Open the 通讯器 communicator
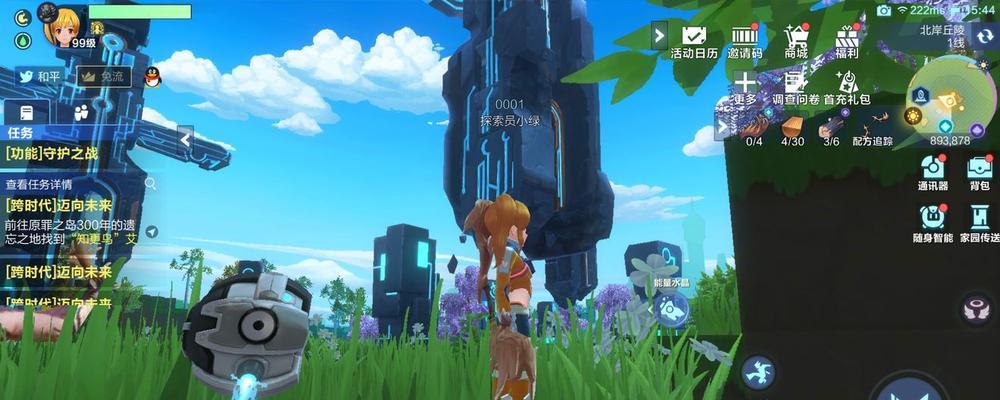This screenshot has height=400, width=1000. [x=932, y=171]
